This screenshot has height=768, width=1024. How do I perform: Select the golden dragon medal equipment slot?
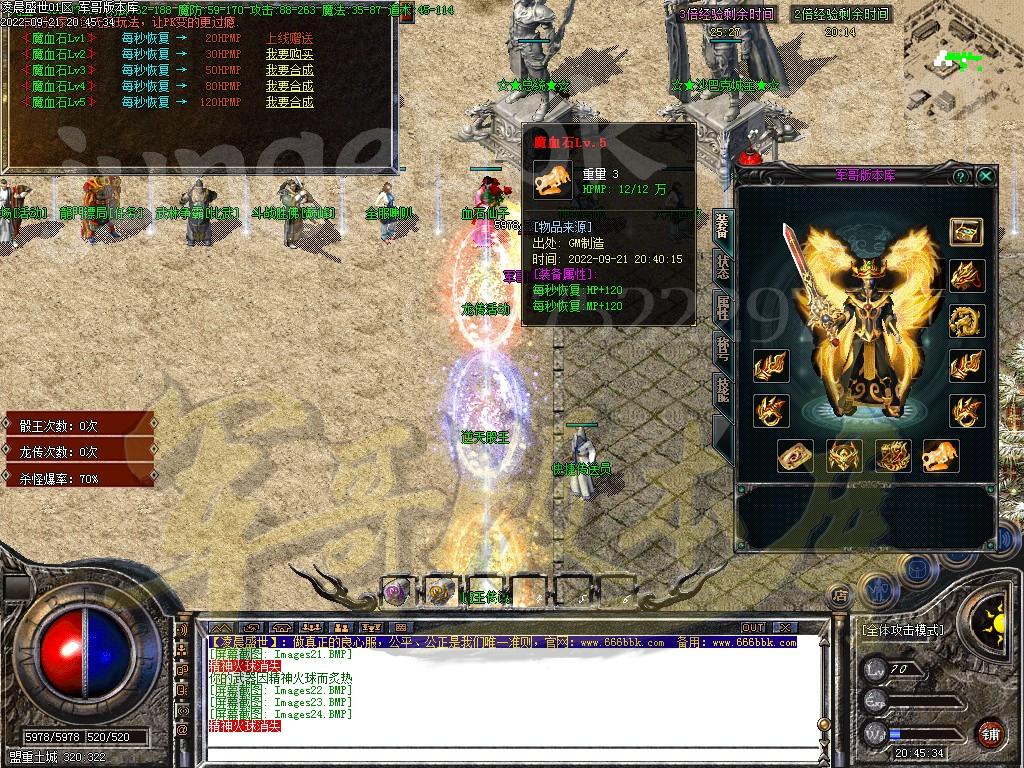point(967,321)
